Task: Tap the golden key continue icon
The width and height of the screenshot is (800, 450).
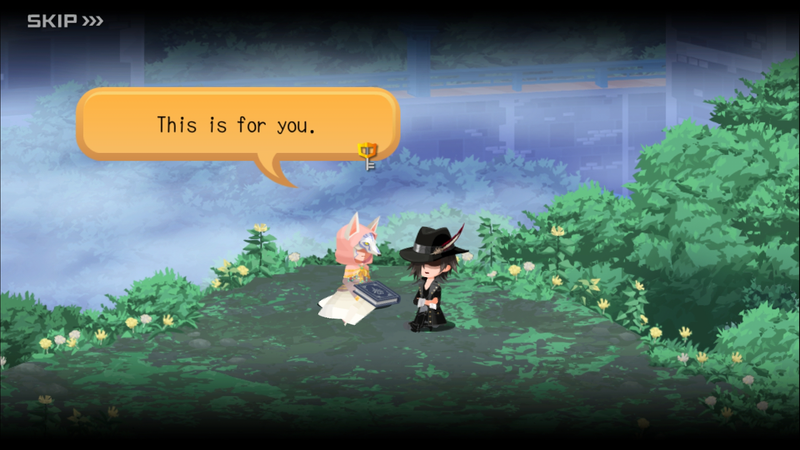Action: (368, 152)
